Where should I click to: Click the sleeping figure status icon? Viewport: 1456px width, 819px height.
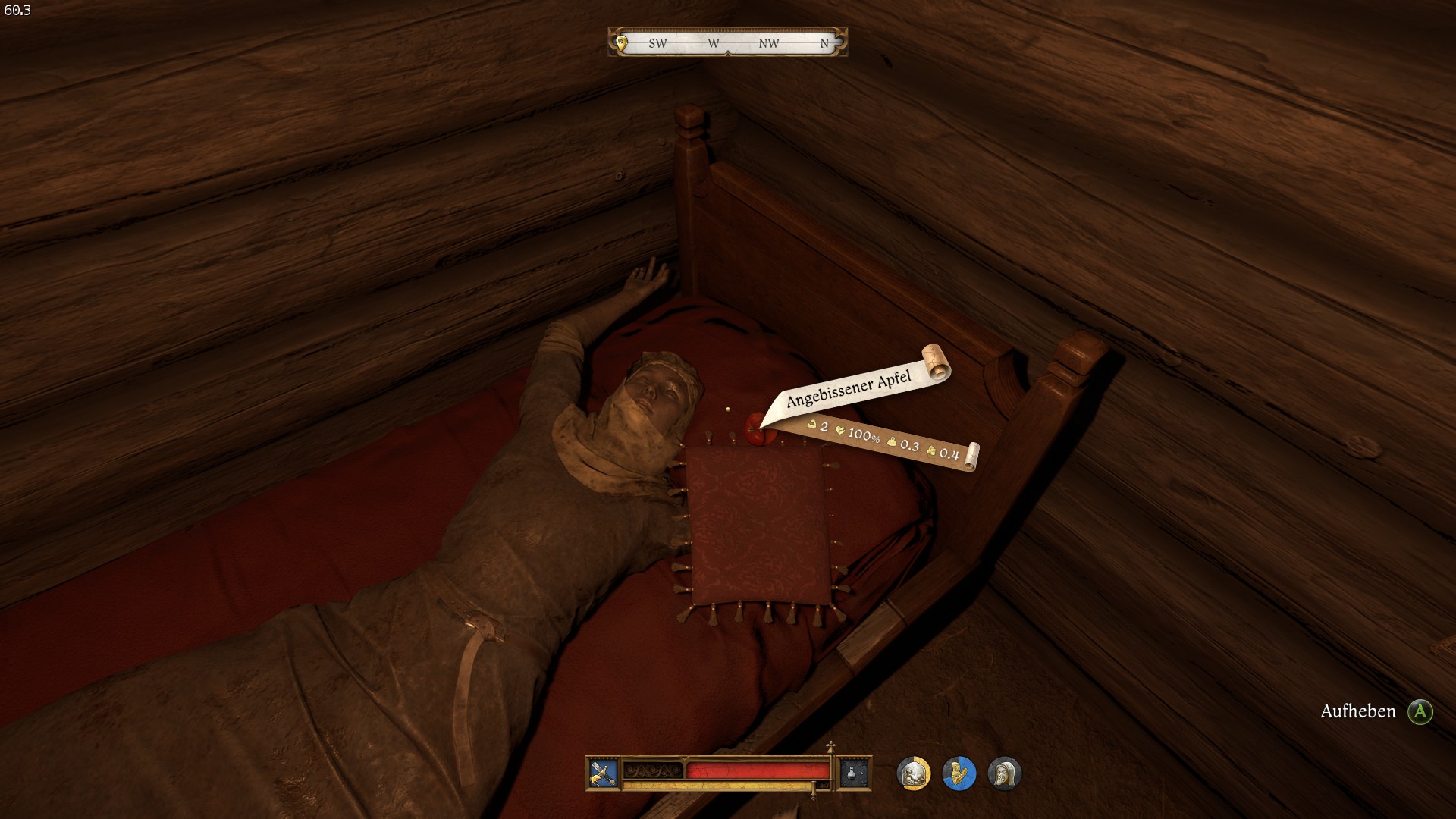913,773
